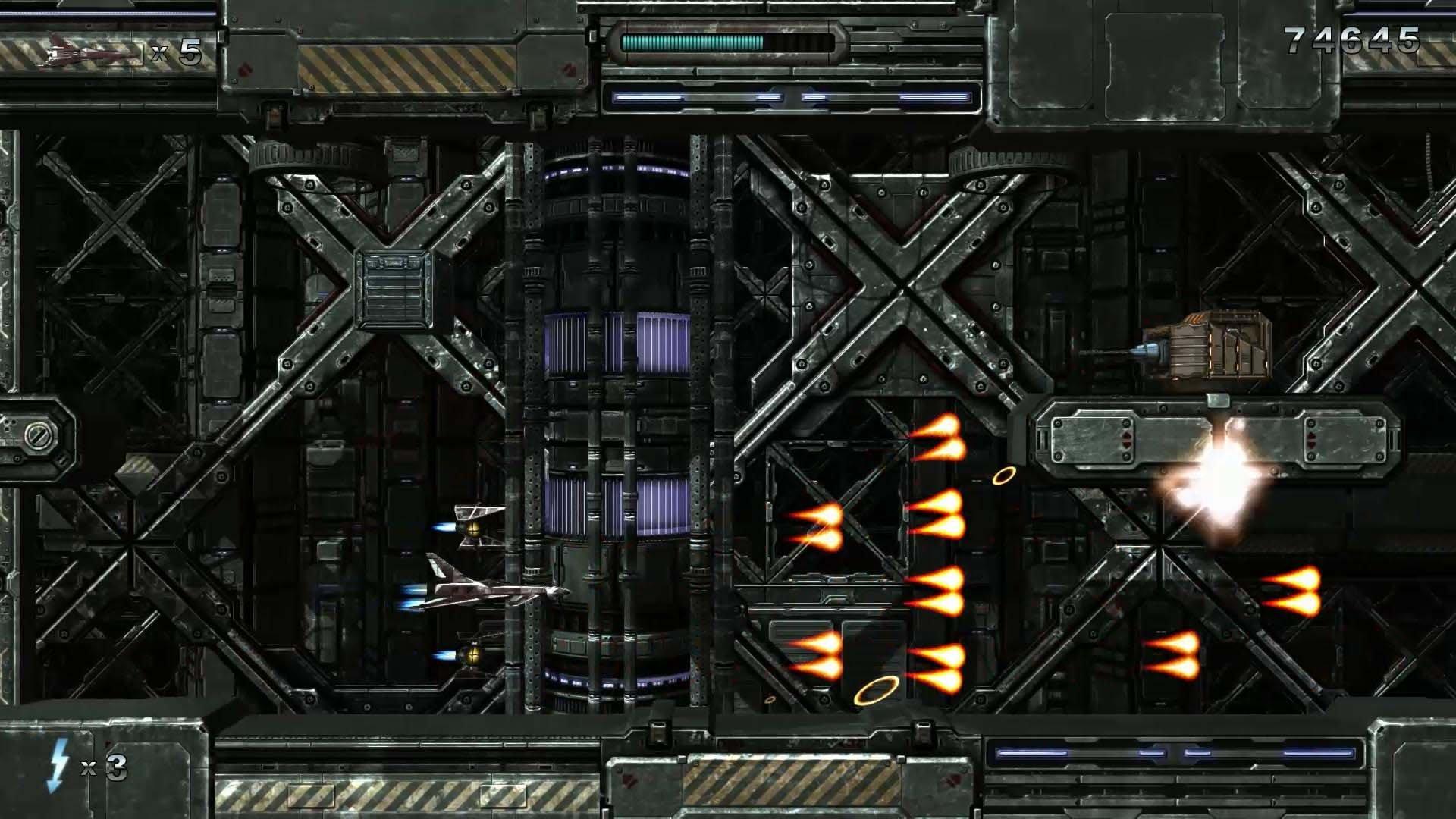Click the x 3 bomb counter text

(x=102, y=768)
